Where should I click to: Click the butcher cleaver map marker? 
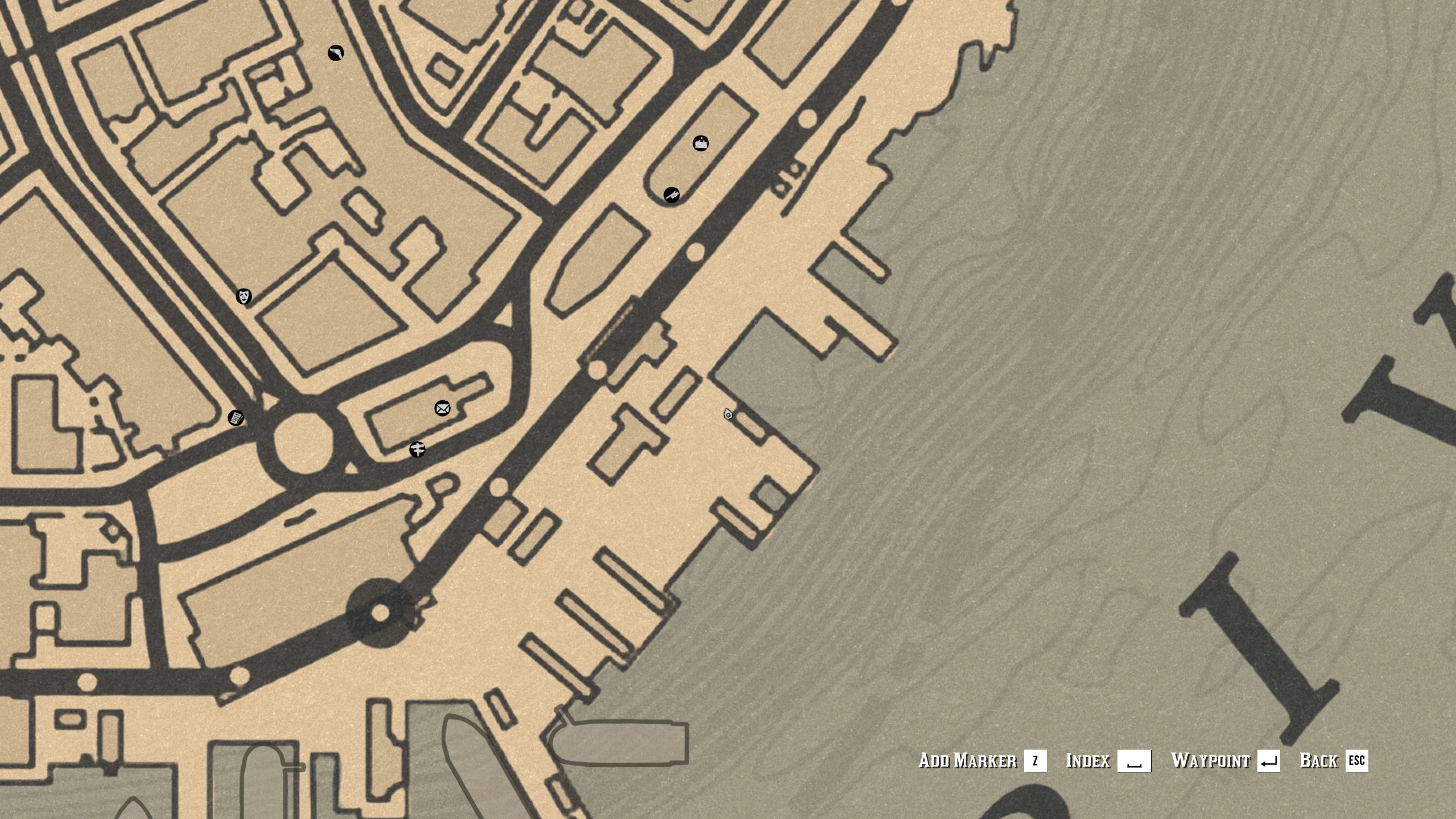pos(671,195)
